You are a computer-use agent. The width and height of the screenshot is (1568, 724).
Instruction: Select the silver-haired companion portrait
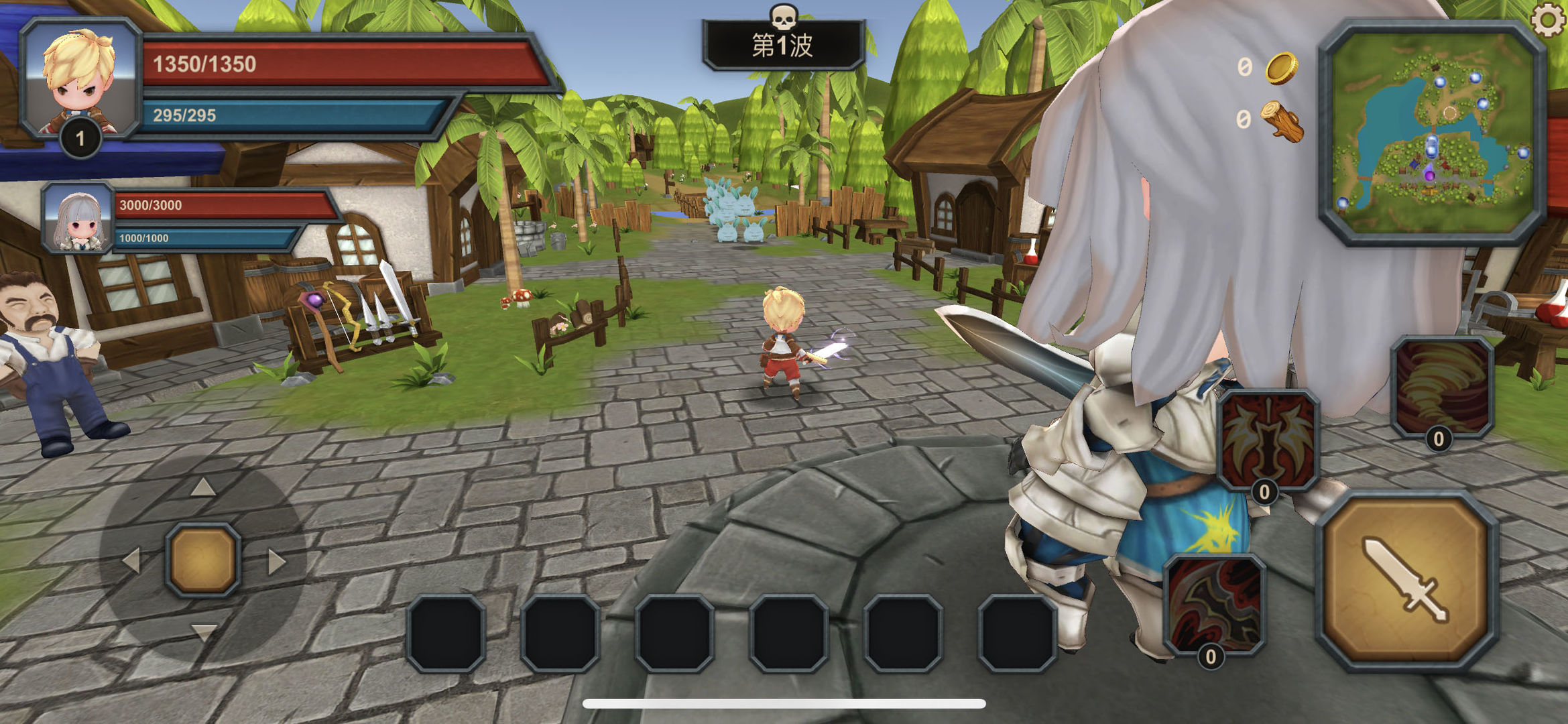click(78, 219)
